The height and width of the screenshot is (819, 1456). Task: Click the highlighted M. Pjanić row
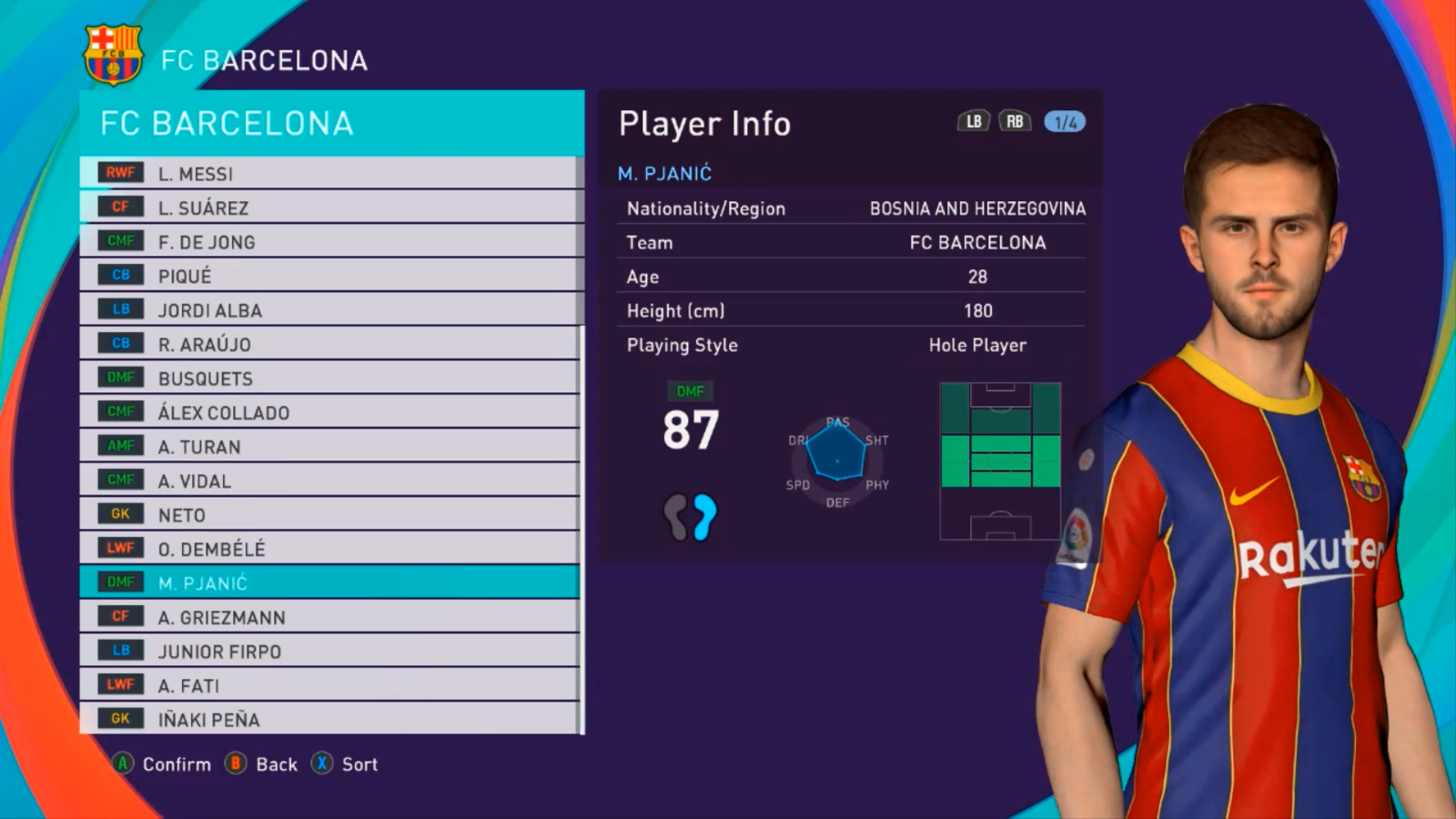pos(328,582)
